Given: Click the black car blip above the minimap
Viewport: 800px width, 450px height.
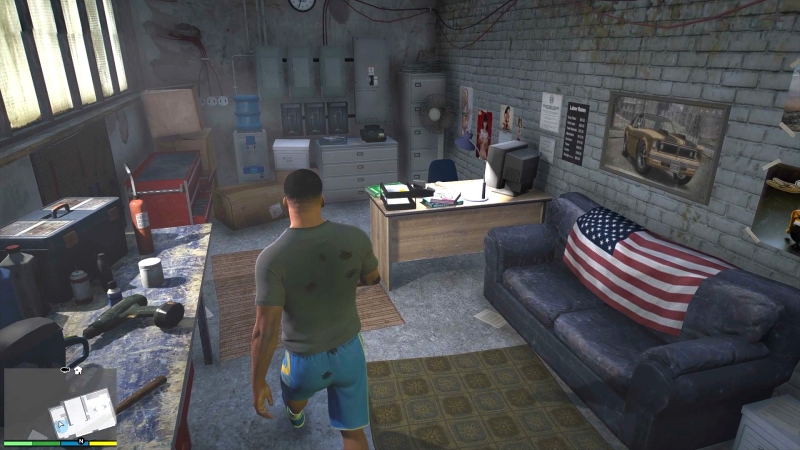Looking at the screenshot, I should tap(65, 369).
